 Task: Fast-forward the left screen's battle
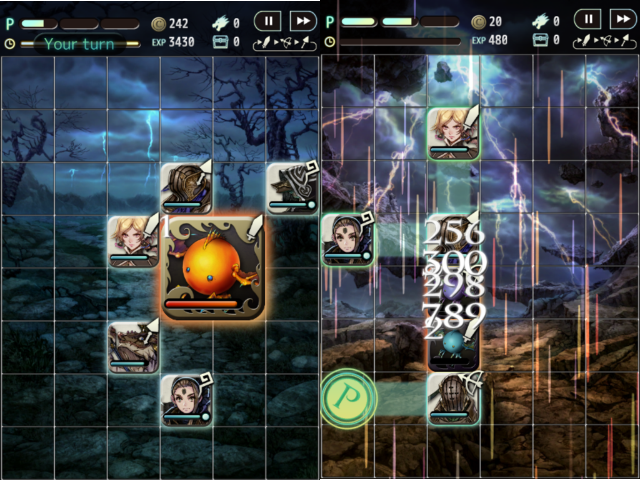[302, 20]
